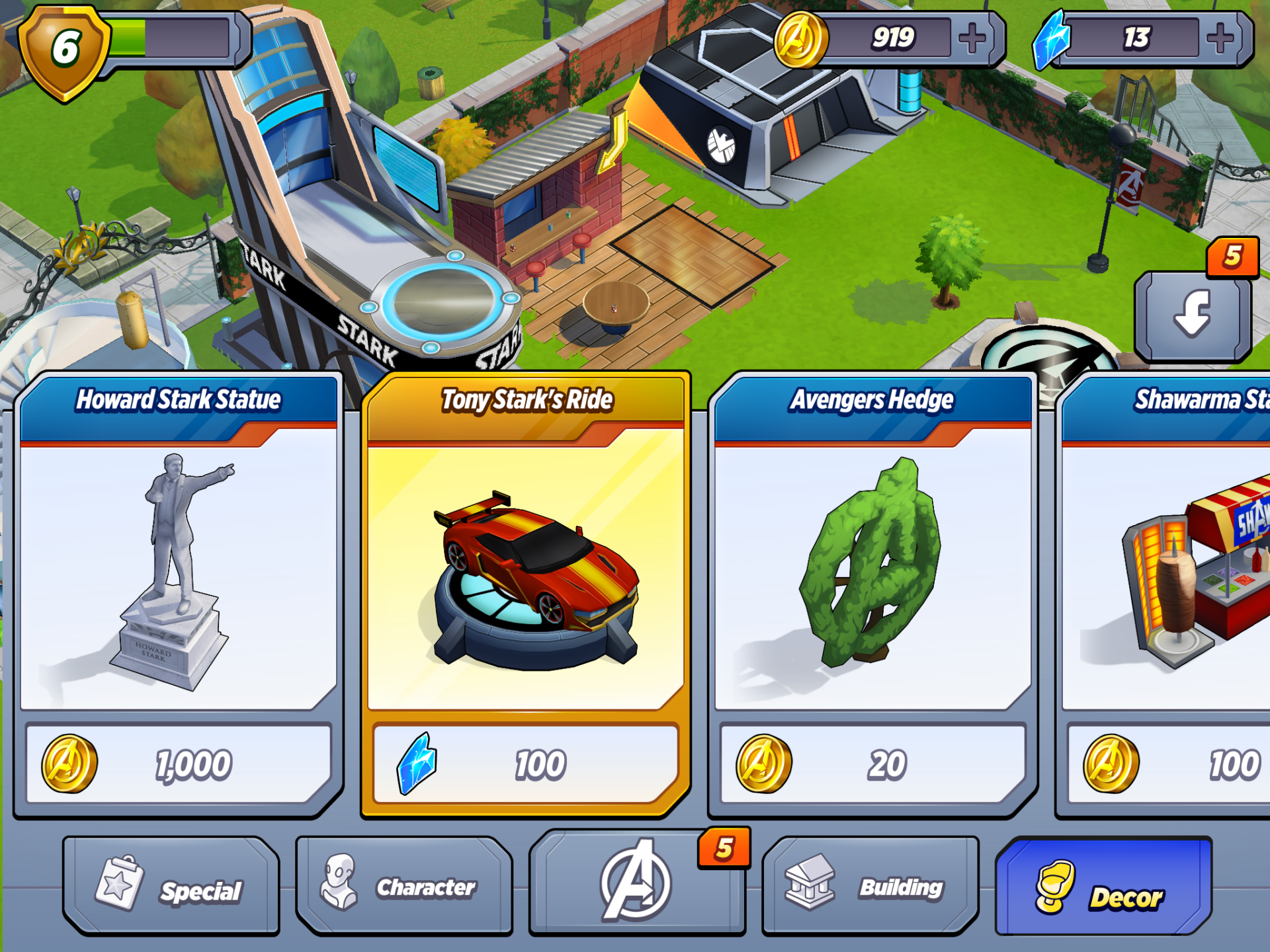Buy Avengers Hedge for 20 coins
1270x952 pixels.
coord(873,764)
